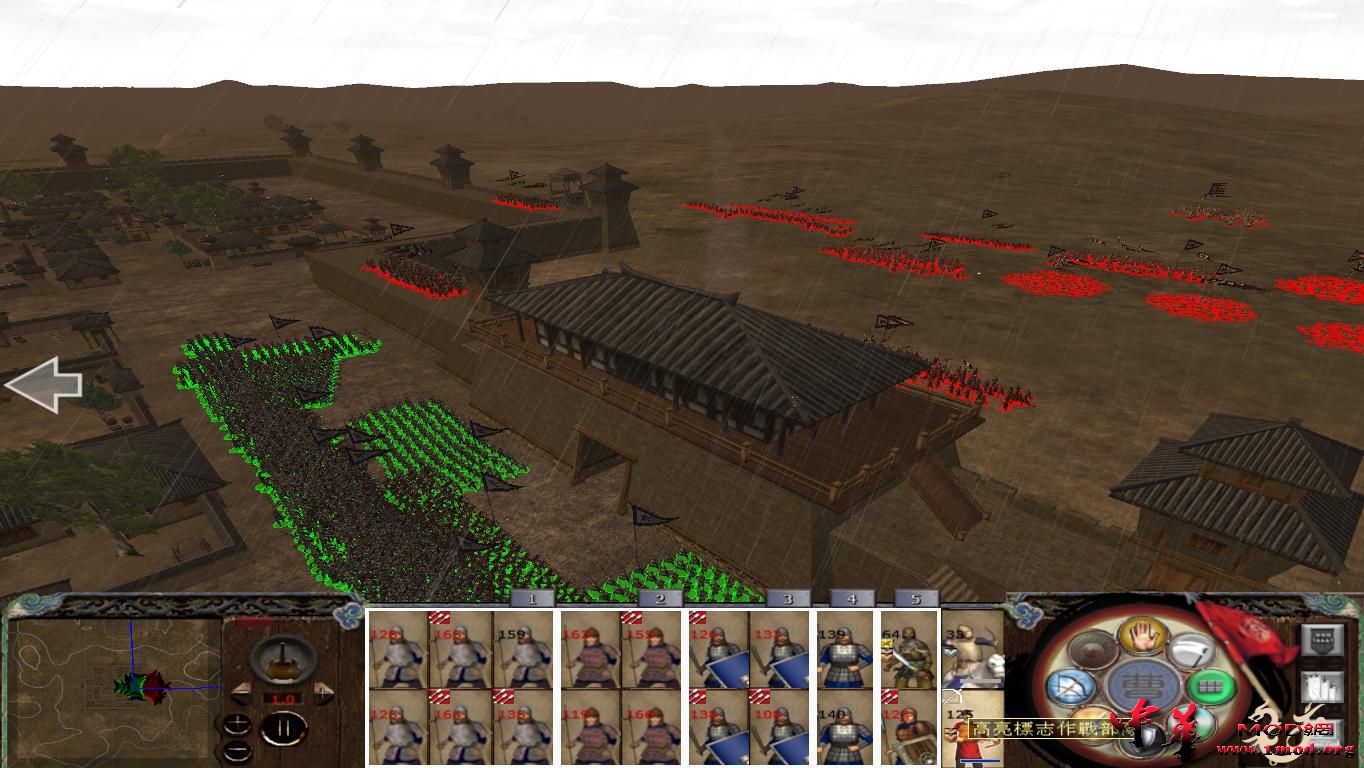Select the bow skirmish icon on command wheel
The image size is (1364, 768).
[x=1070, y=688]
